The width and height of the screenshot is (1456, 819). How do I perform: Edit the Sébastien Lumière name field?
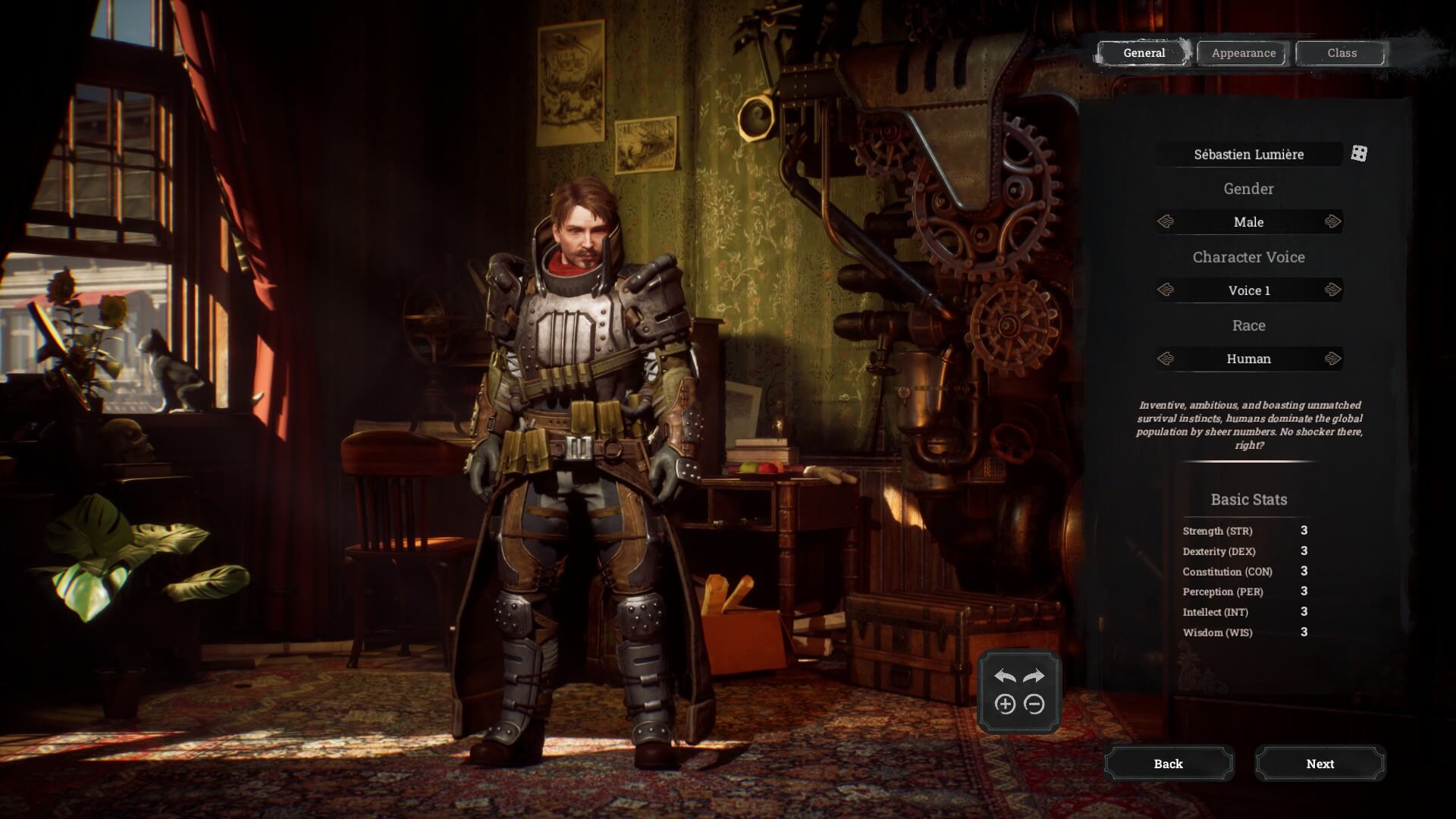point(1248,155)
